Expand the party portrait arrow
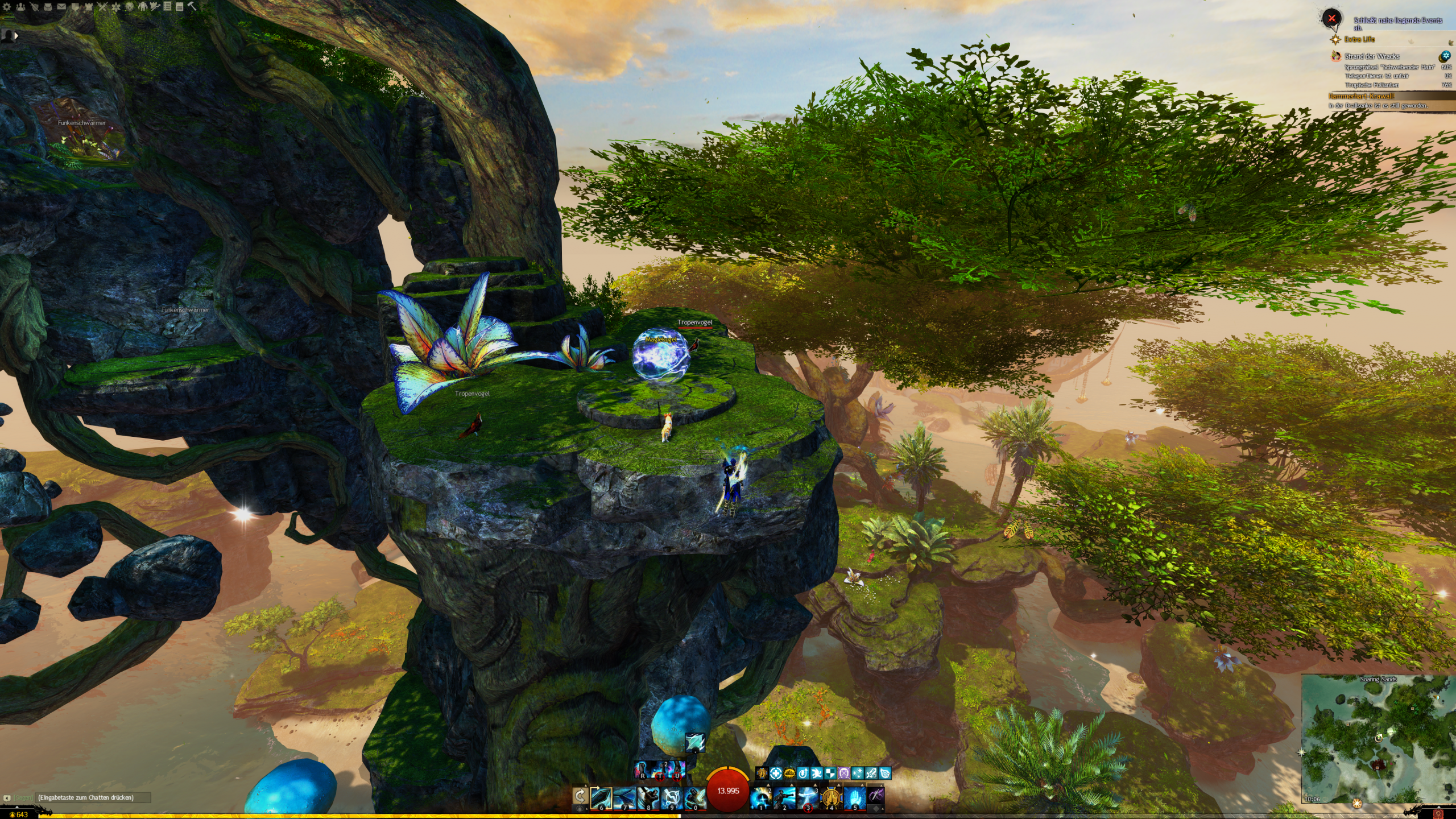The image size is (1456, 819). (x=16, y=35)
